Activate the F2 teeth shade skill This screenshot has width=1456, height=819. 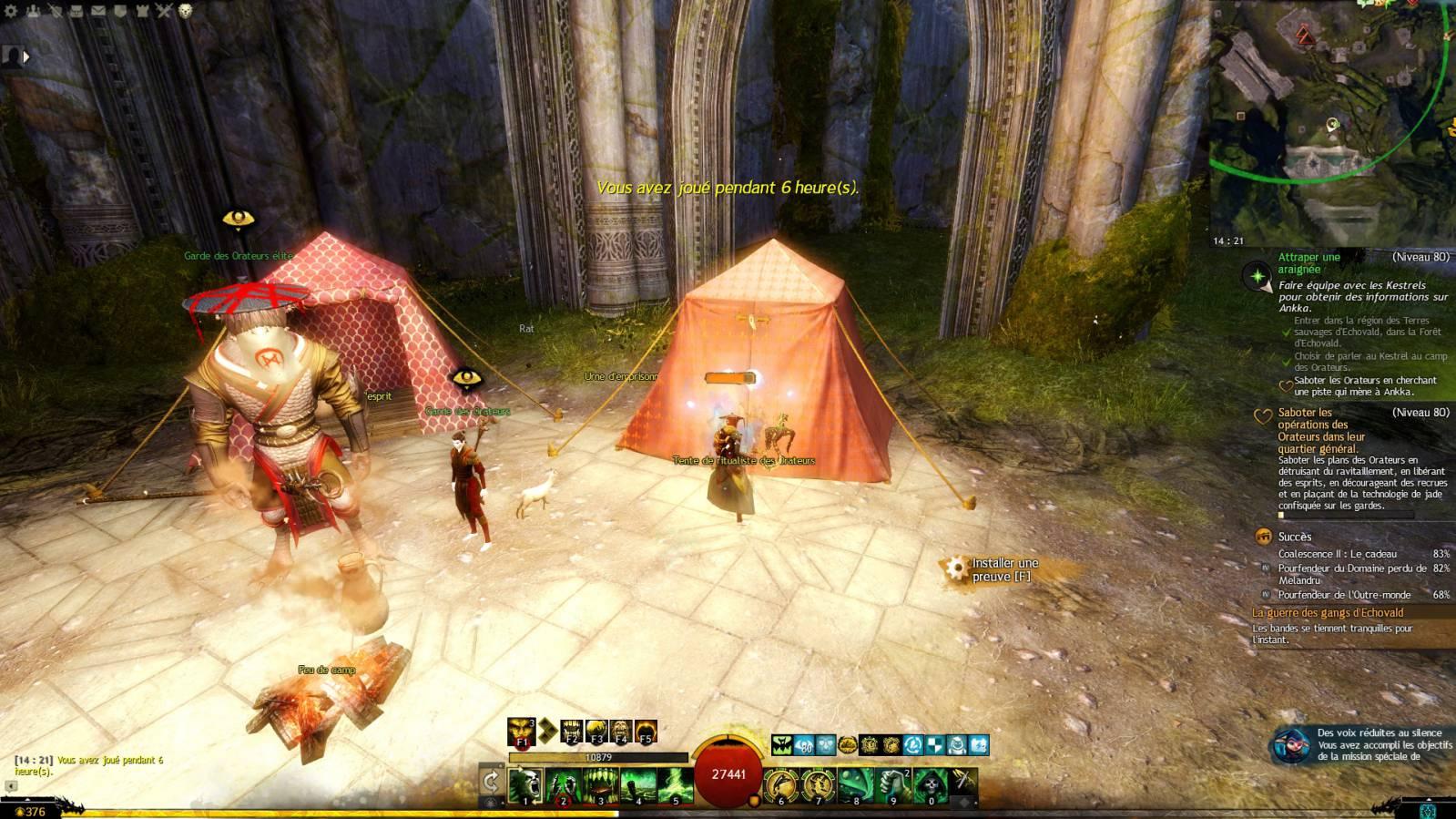point(571,732)
